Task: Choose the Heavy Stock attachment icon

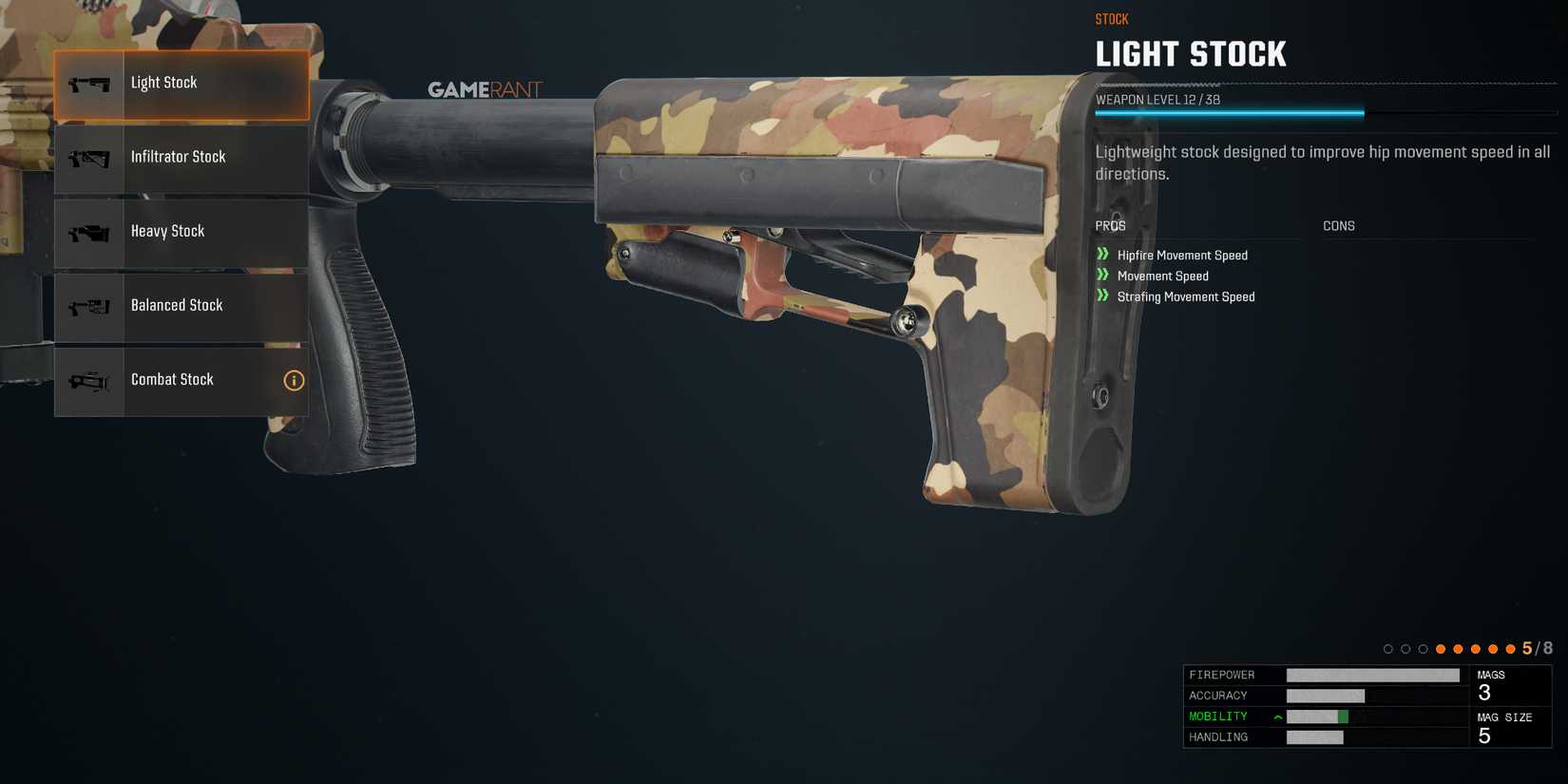Action: 88,231
